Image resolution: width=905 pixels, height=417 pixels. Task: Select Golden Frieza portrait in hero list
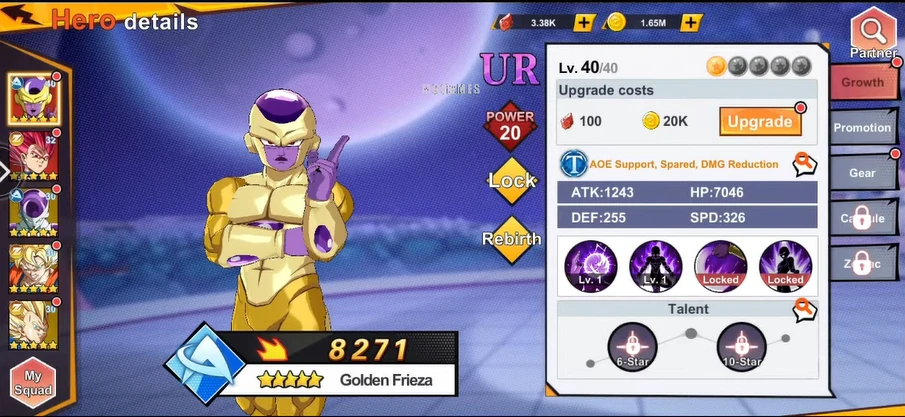[x=33, y=98]
